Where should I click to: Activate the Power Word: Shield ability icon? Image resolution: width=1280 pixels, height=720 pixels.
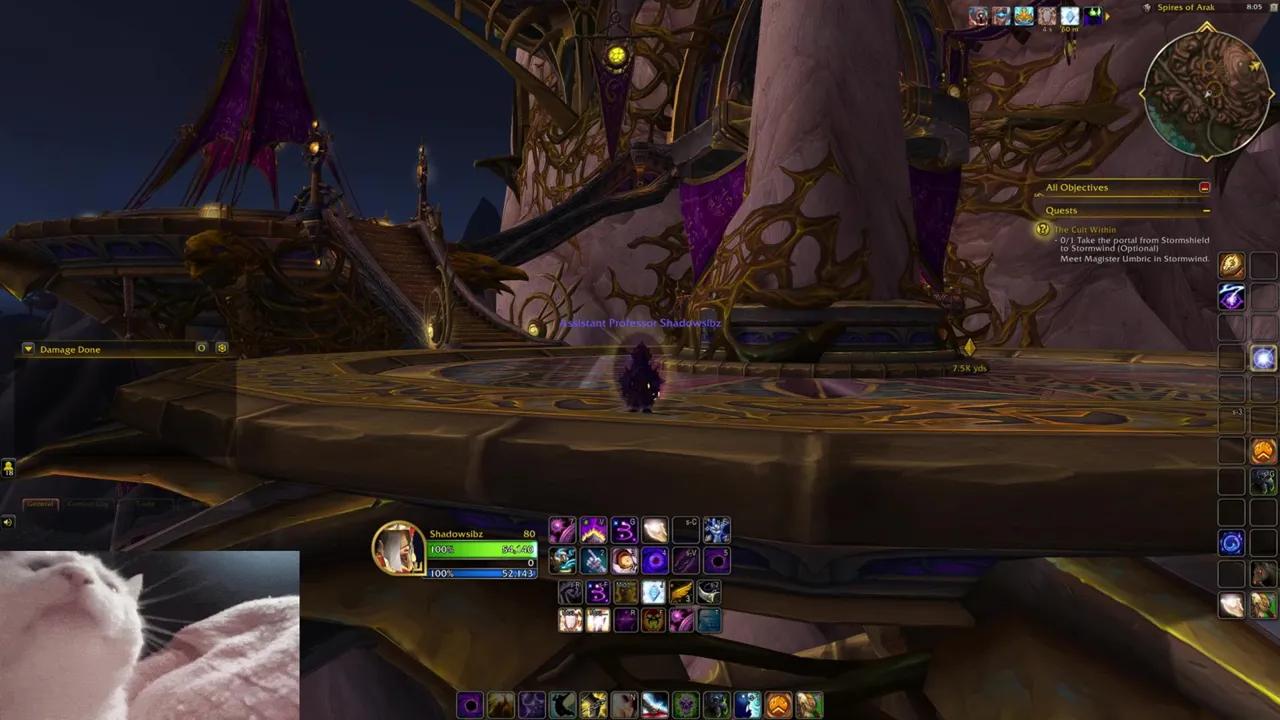tap(569, 620)
